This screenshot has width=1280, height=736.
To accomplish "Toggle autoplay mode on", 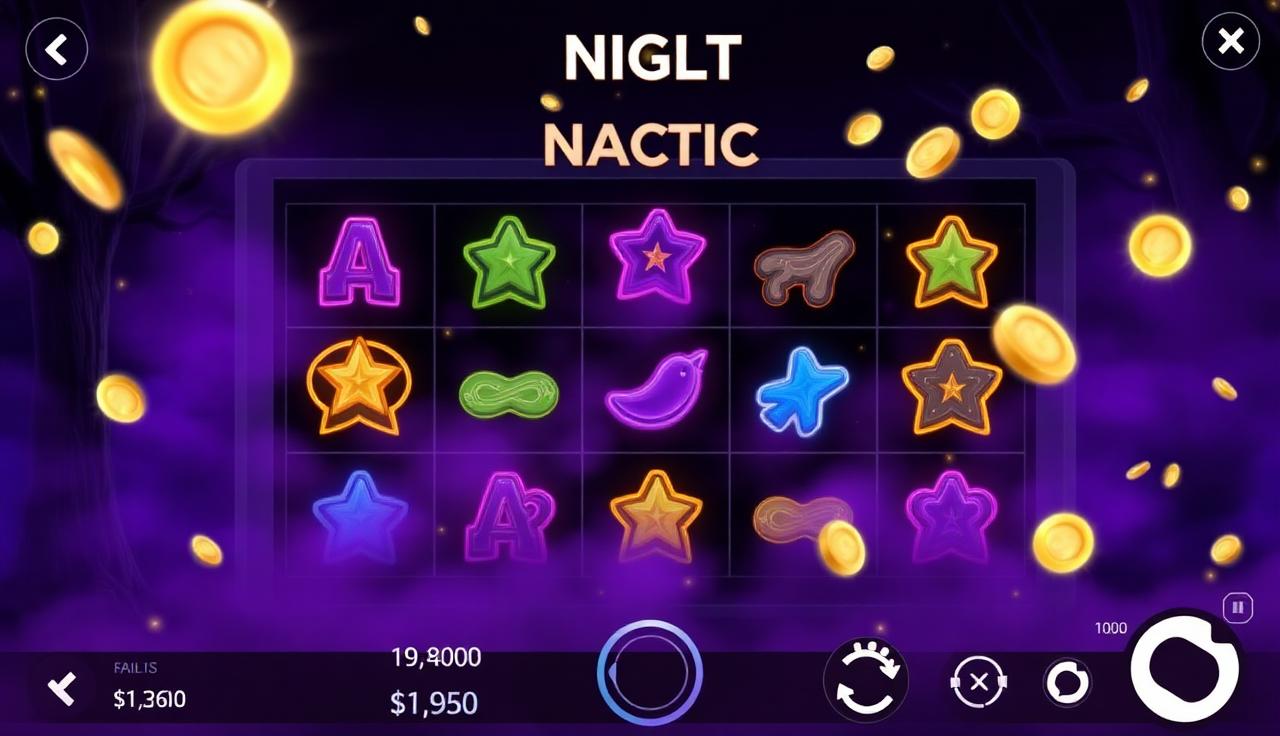I will click(x=866, y=680).
